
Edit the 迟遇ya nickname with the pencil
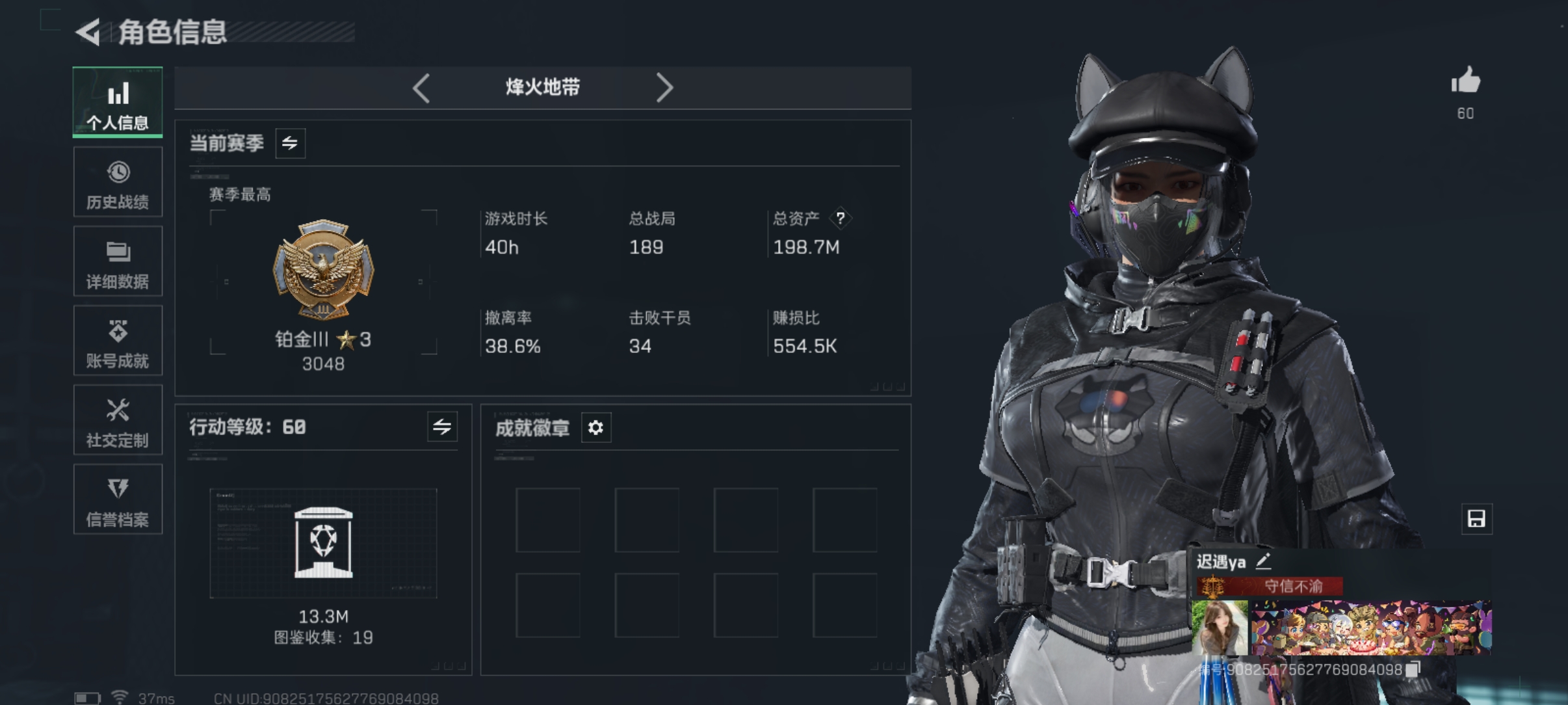click(1263, 561)
